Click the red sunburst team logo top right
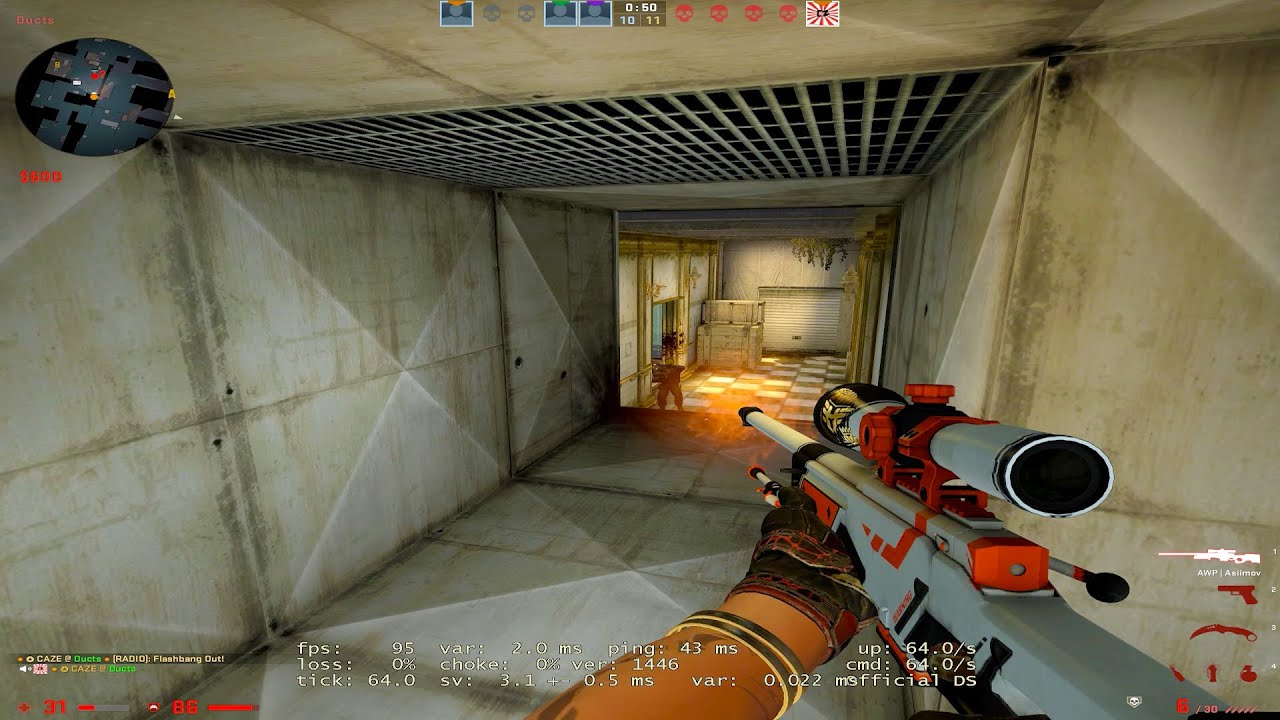 point(824,14)
